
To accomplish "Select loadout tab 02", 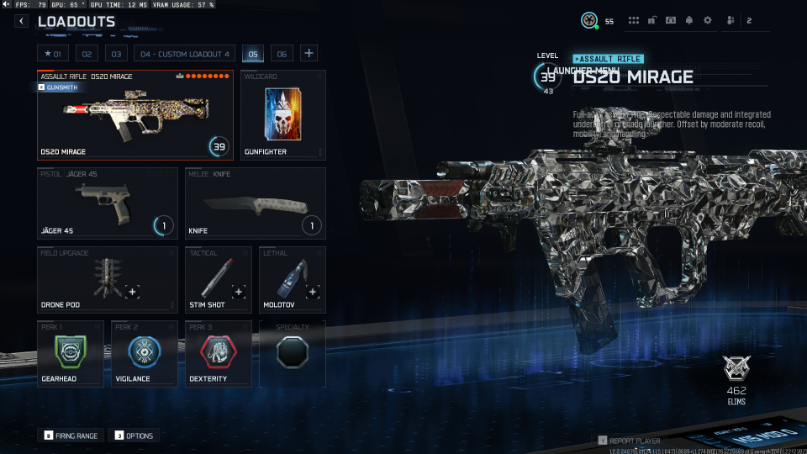I will point(87,53).
